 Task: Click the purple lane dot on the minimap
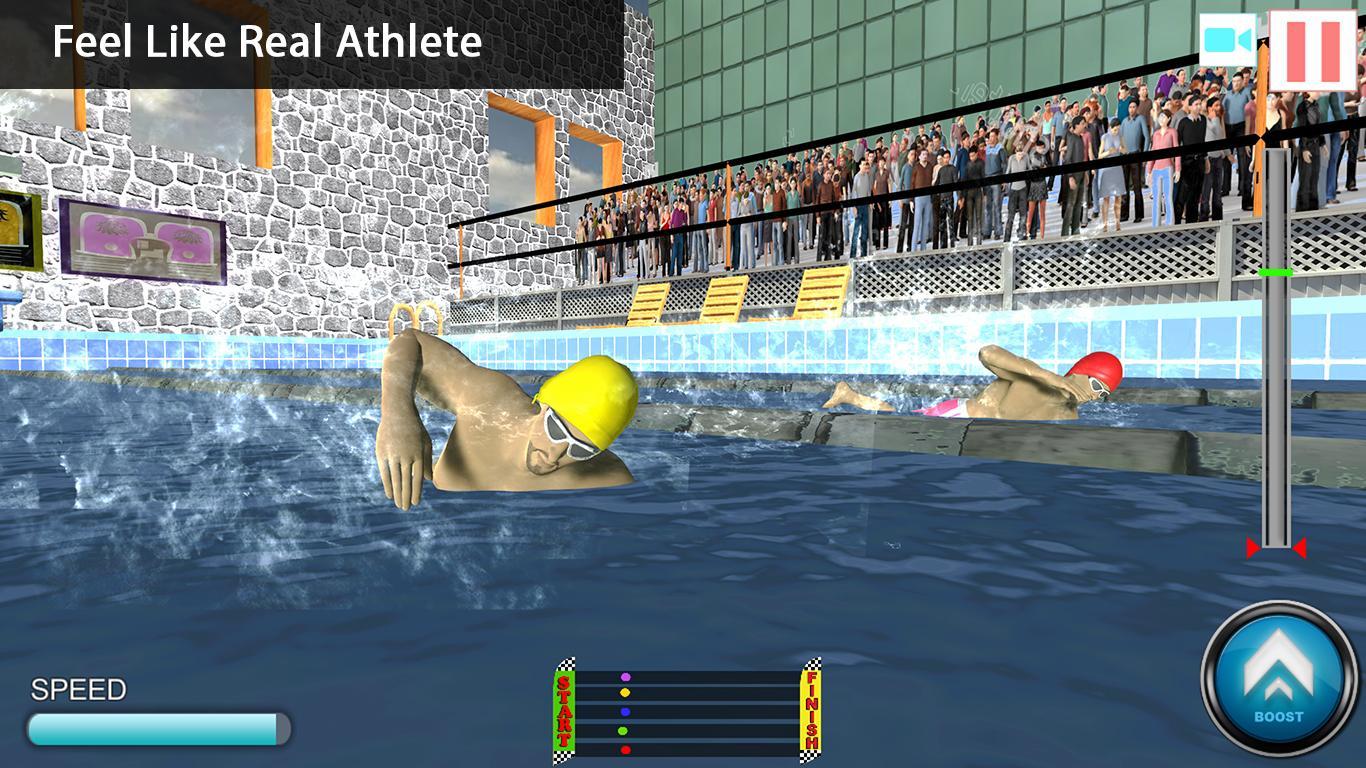point(627,676)
